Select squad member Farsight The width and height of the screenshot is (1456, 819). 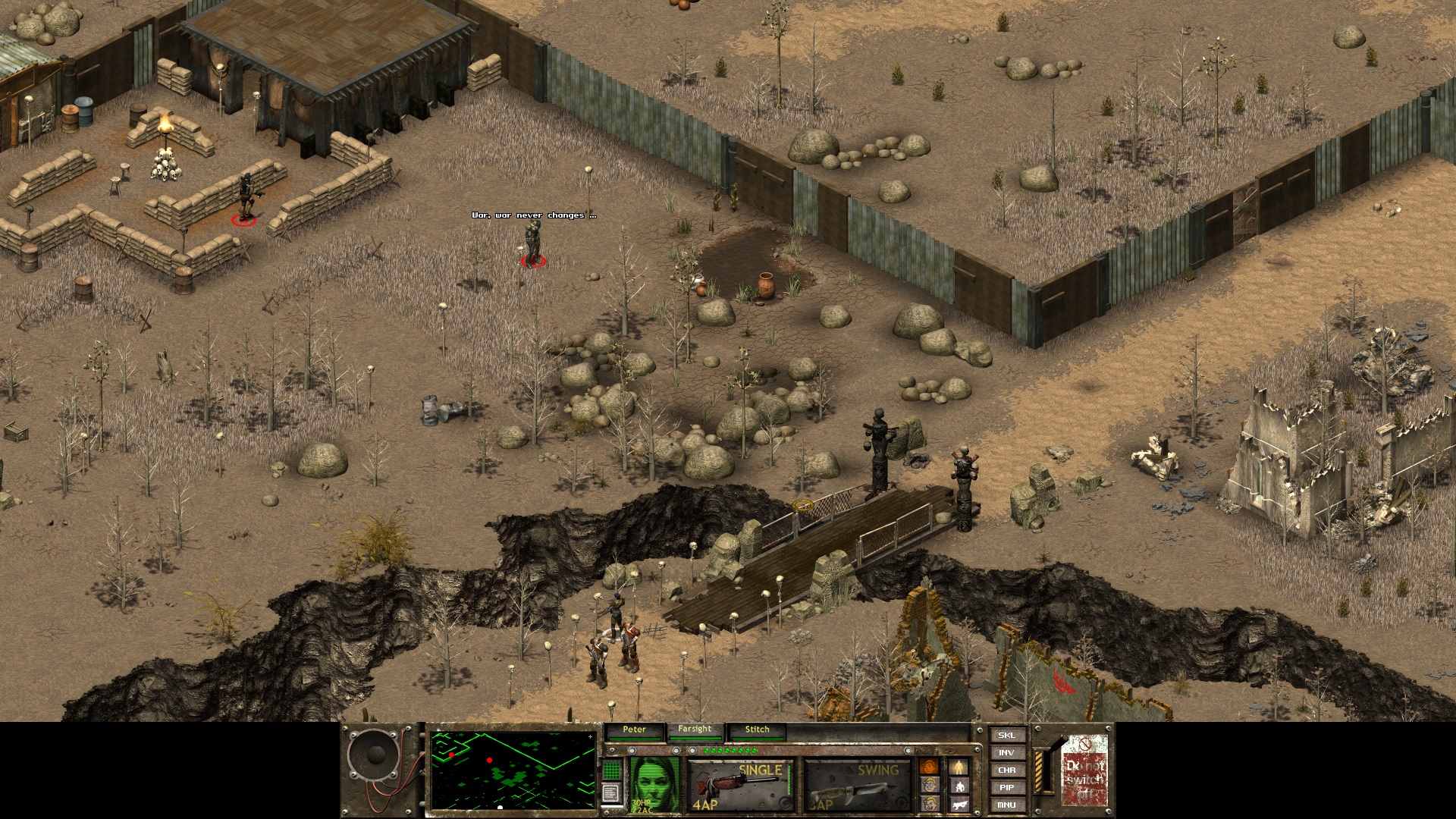pyautogui.click(x=695, y=730)
